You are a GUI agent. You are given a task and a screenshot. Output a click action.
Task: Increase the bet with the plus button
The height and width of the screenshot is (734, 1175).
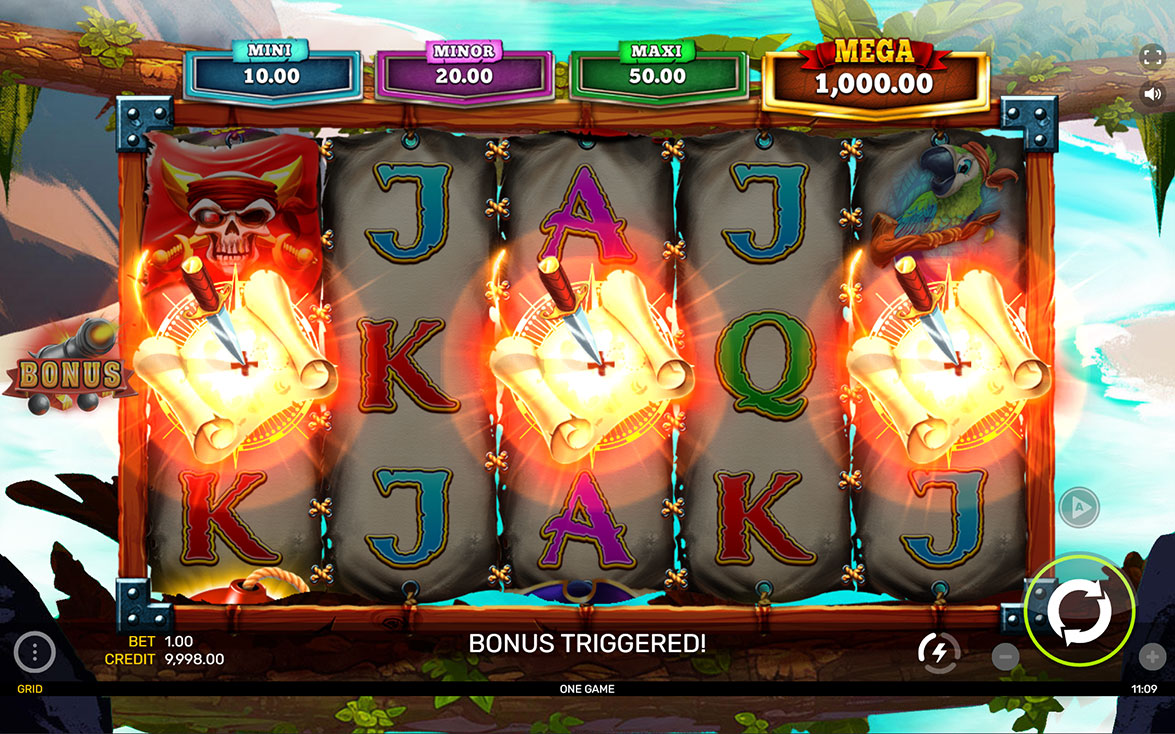(x=1152, y=657)
